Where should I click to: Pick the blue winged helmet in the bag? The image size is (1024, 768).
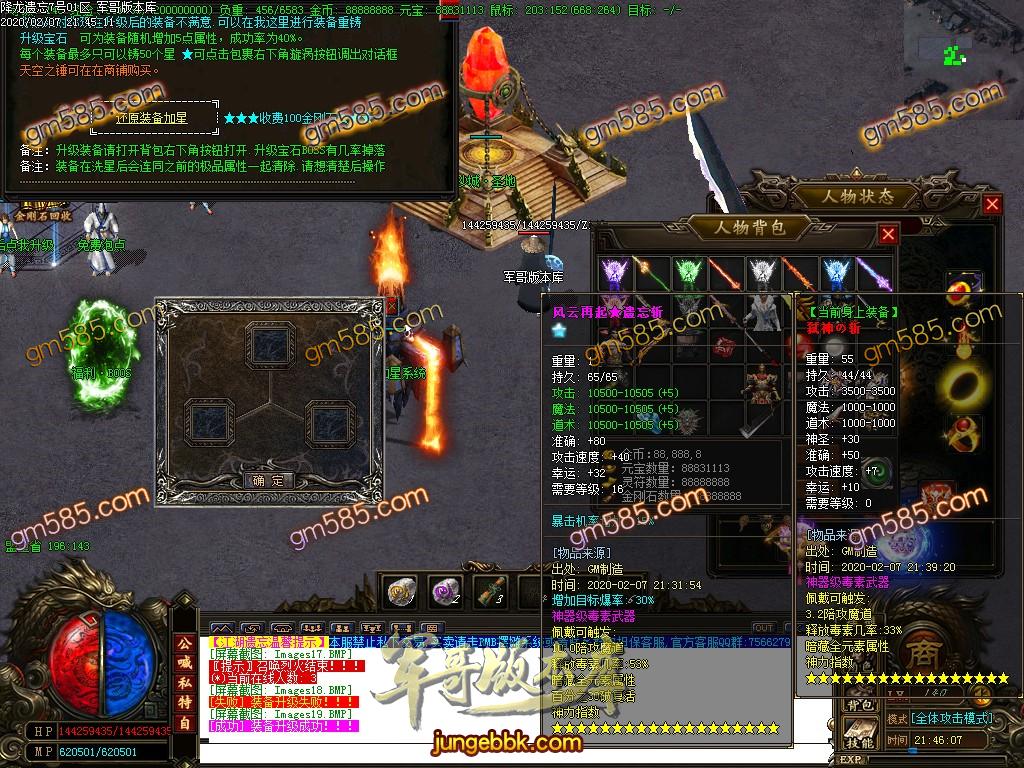coord(836,273)
